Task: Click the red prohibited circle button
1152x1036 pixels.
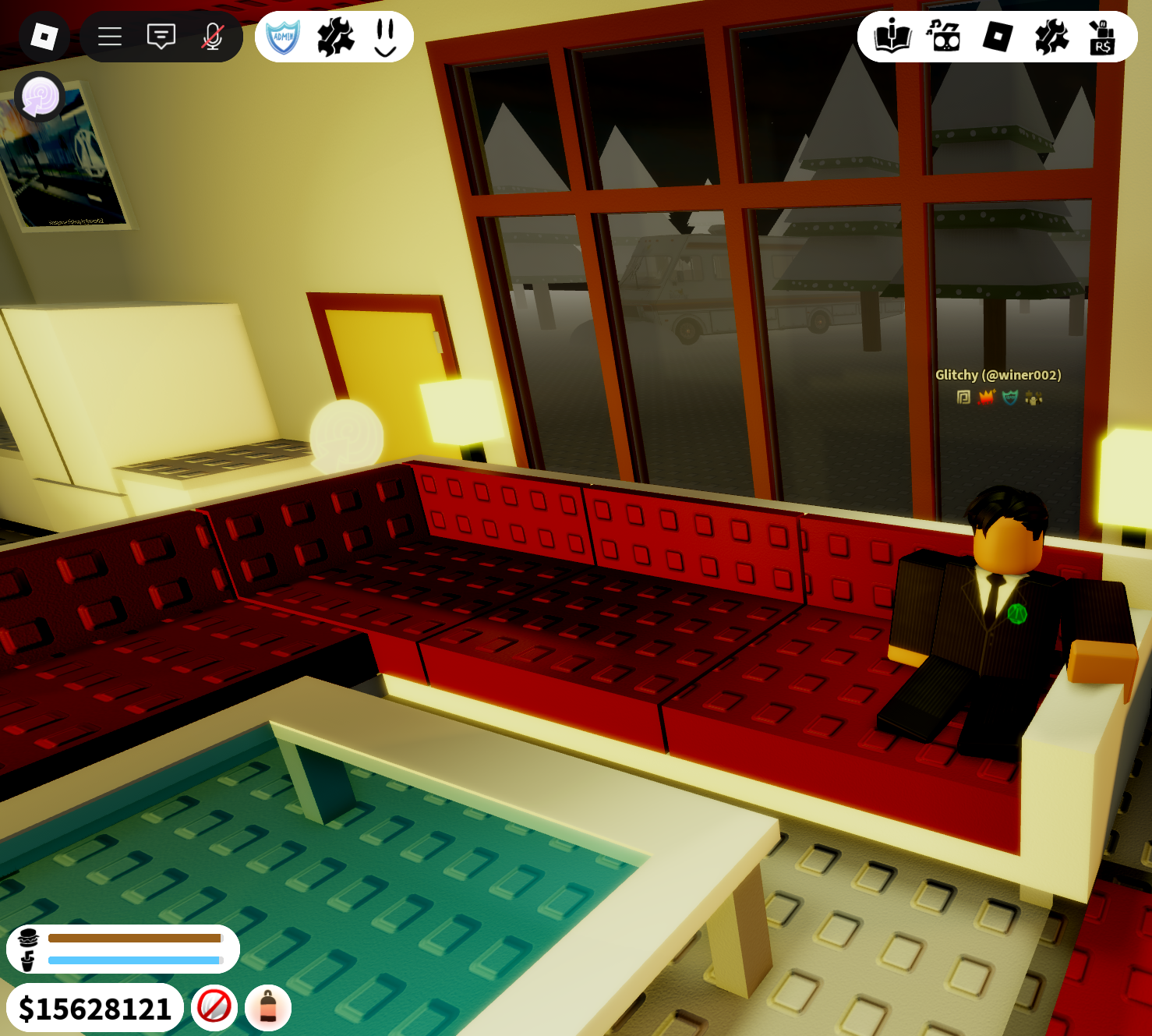Action: click(x=214, y=1006)
